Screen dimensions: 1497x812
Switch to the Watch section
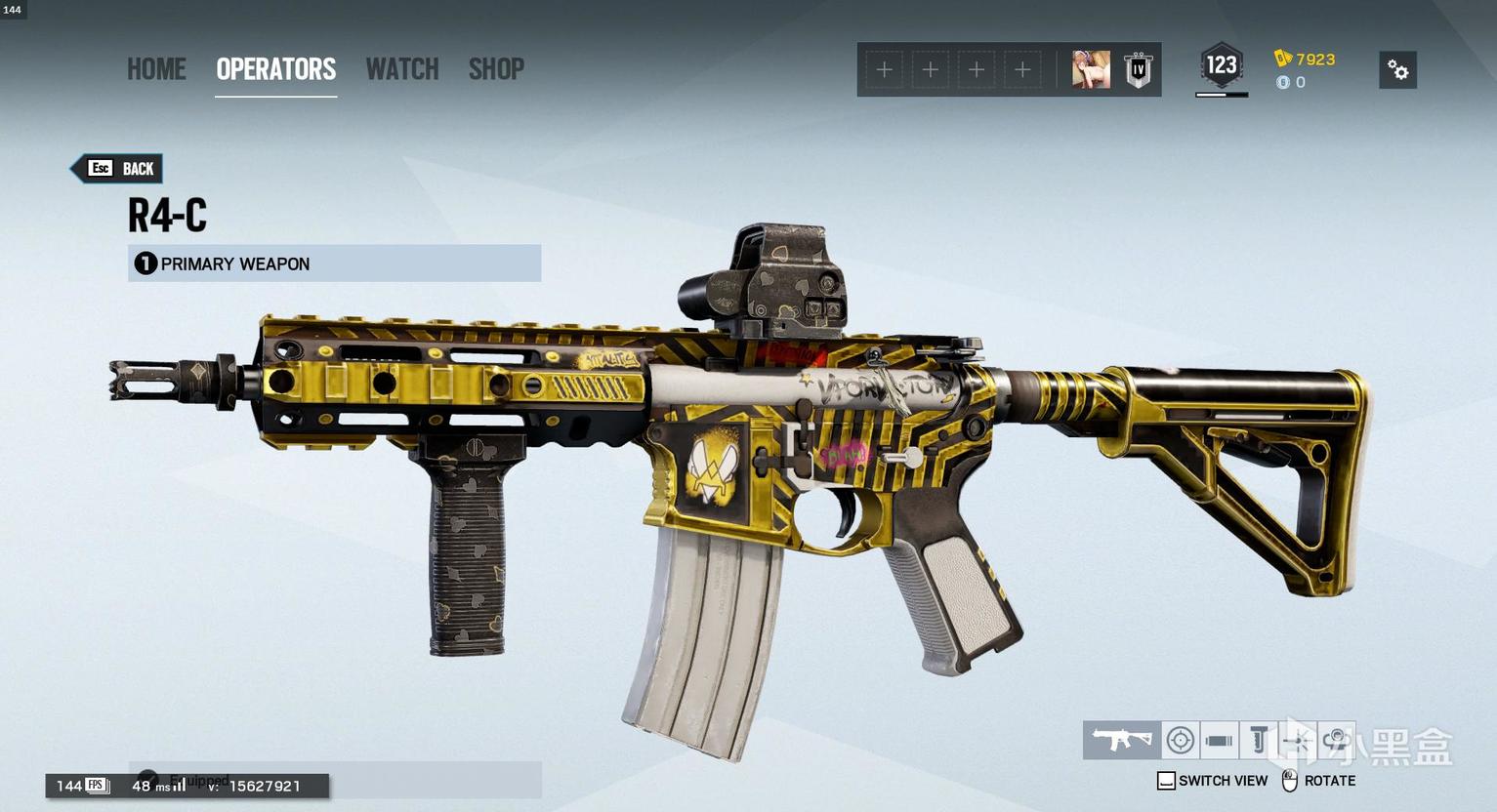click(402, 69)
